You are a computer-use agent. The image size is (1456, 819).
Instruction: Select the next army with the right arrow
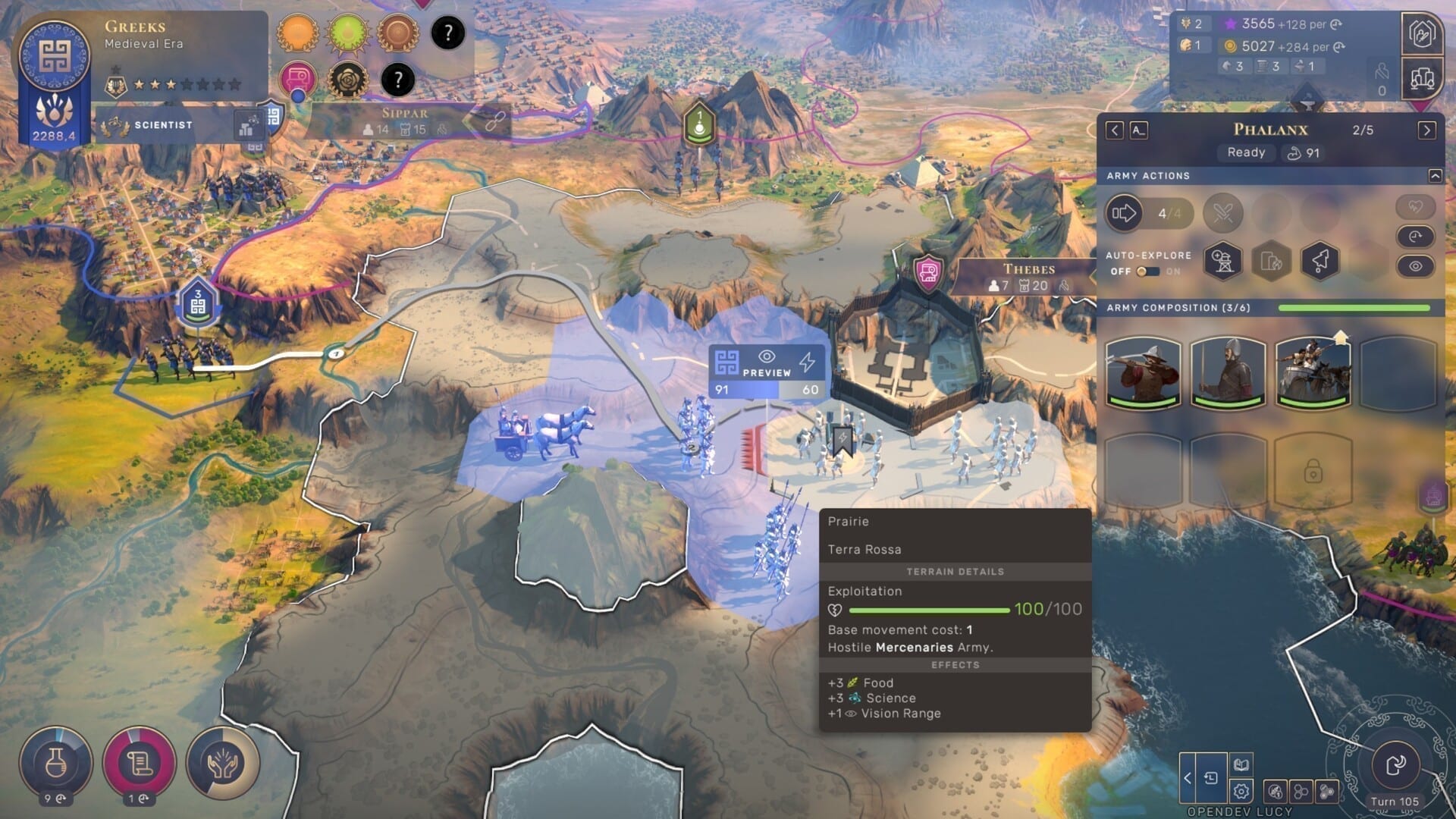point(1426,130)
